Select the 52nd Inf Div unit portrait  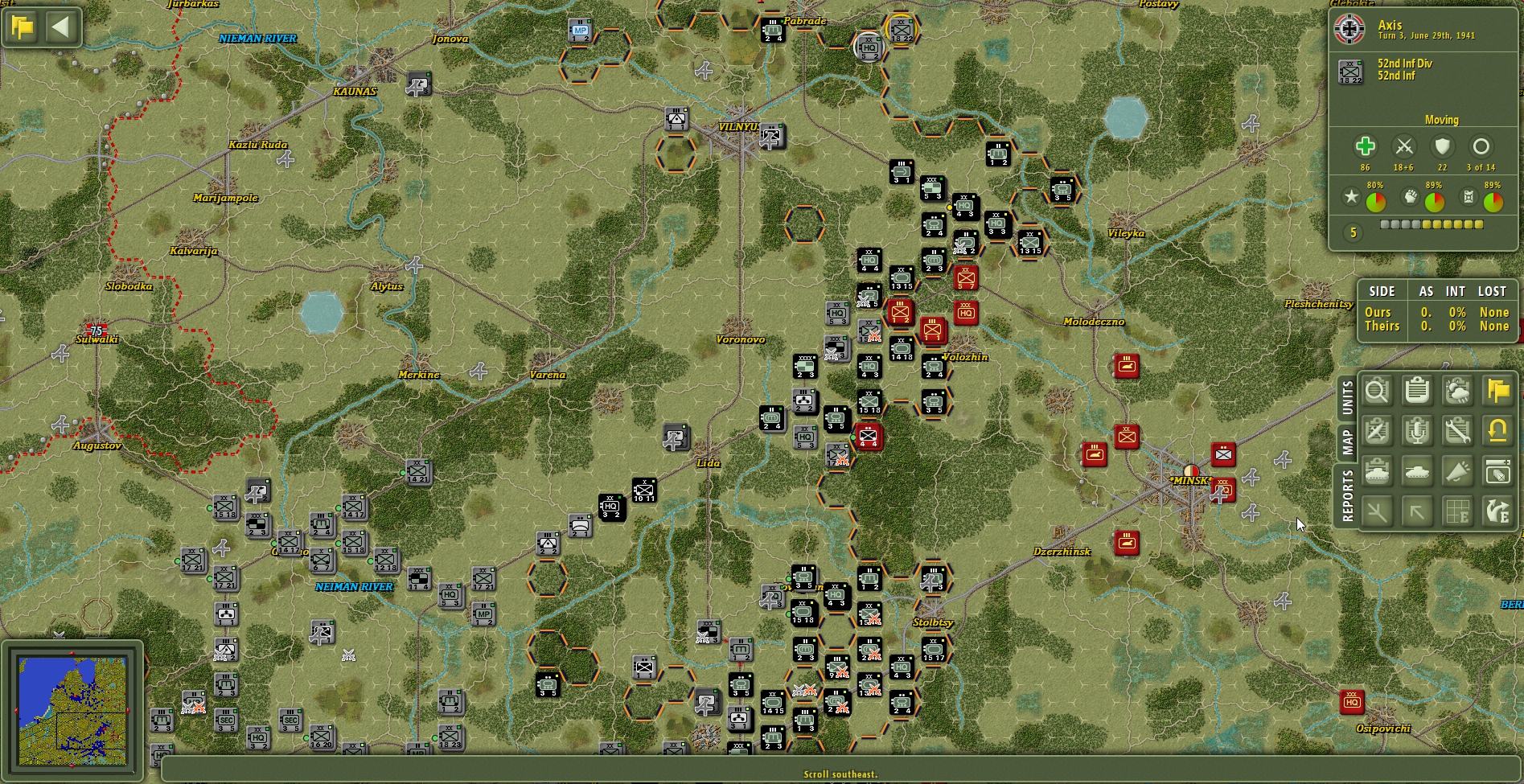point(1351,69)
